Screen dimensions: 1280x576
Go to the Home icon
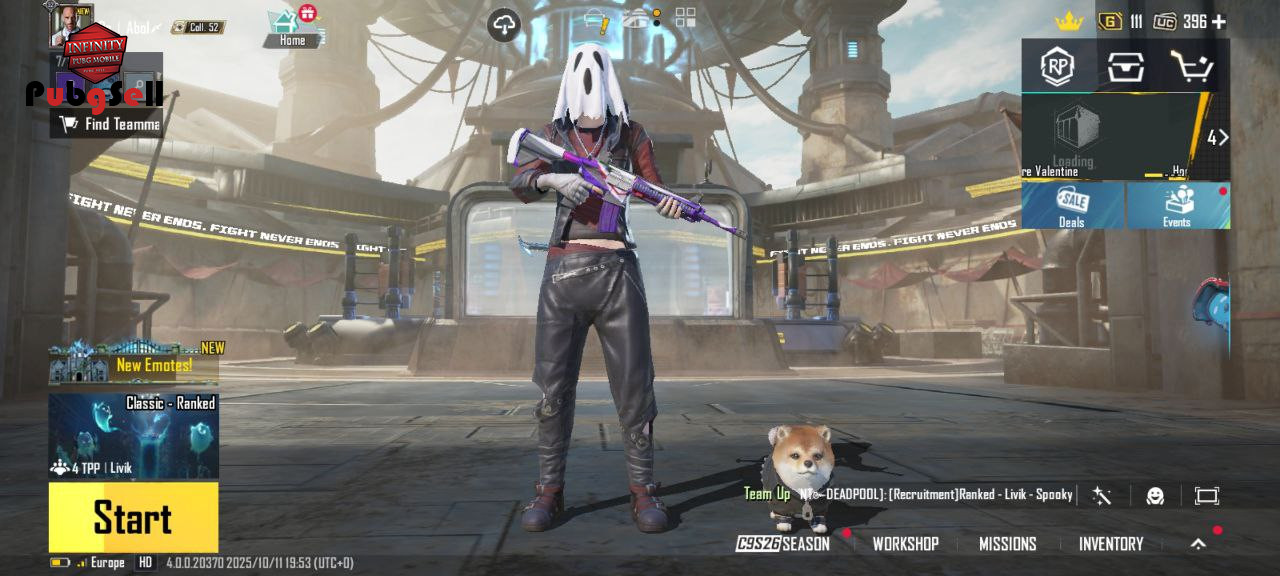(292, 27)
